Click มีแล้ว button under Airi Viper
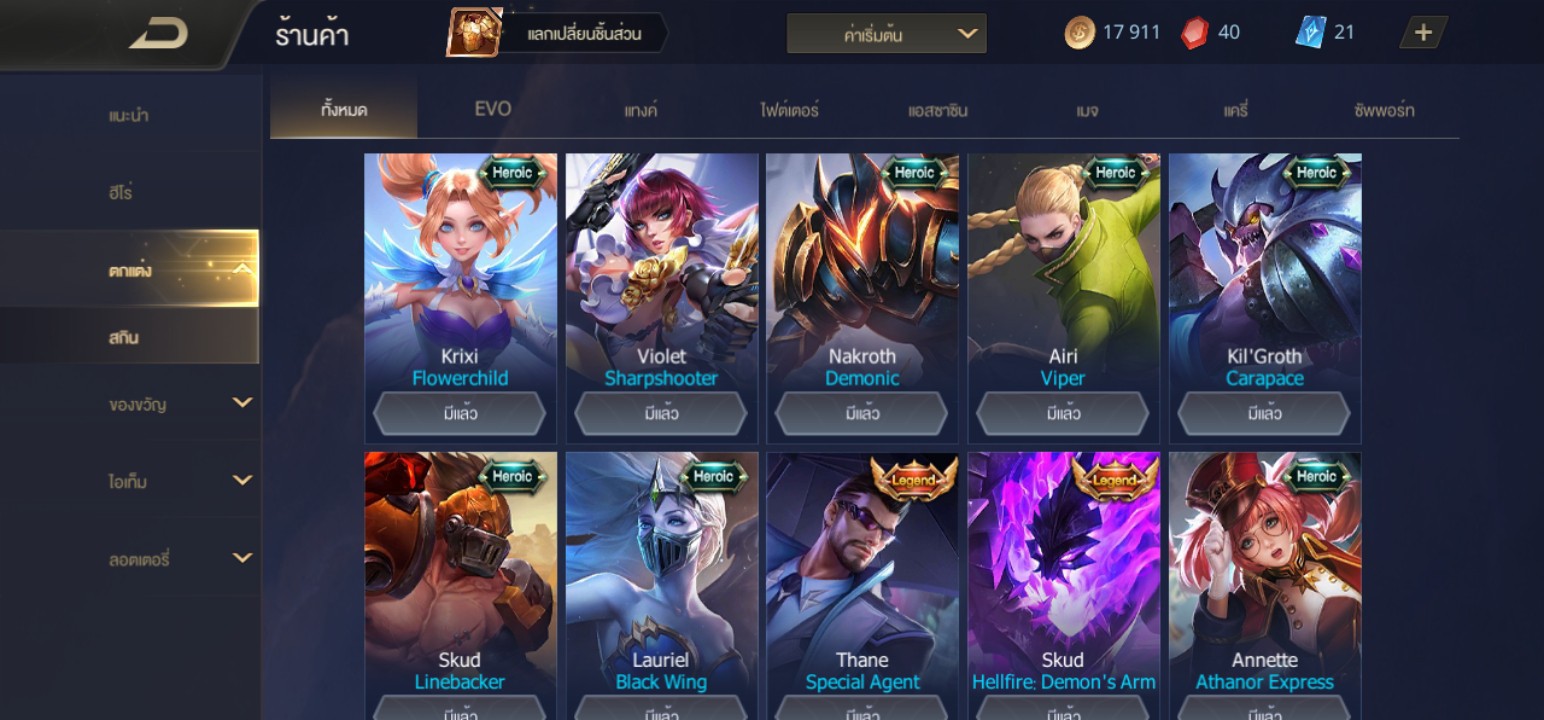This screenshot has width=1544, height=720. (1063, 413)
